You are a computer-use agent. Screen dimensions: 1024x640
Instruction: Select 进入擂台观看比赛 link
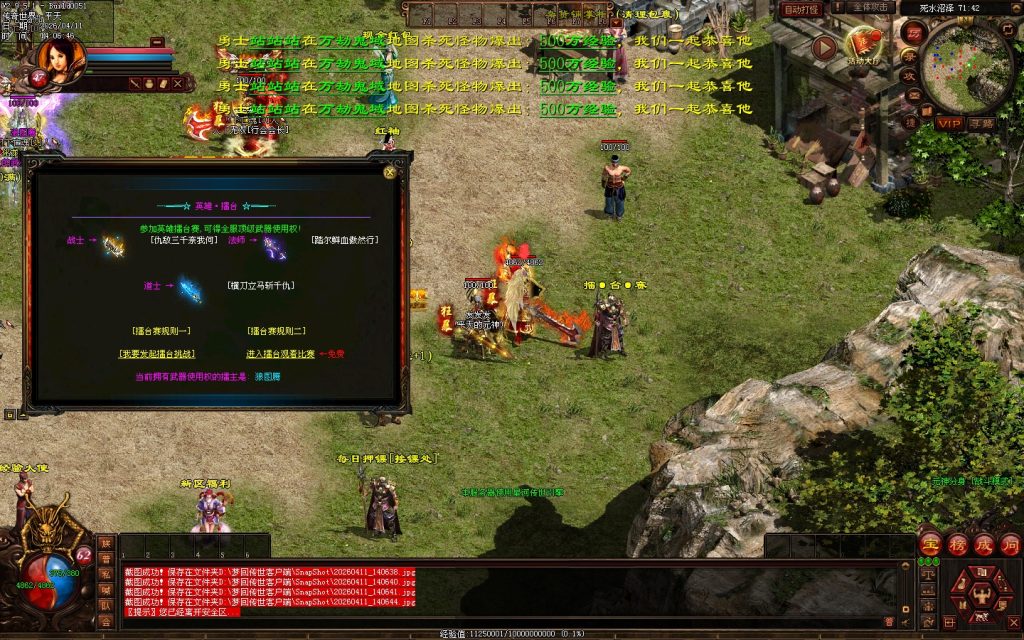(x=280, y=354)
